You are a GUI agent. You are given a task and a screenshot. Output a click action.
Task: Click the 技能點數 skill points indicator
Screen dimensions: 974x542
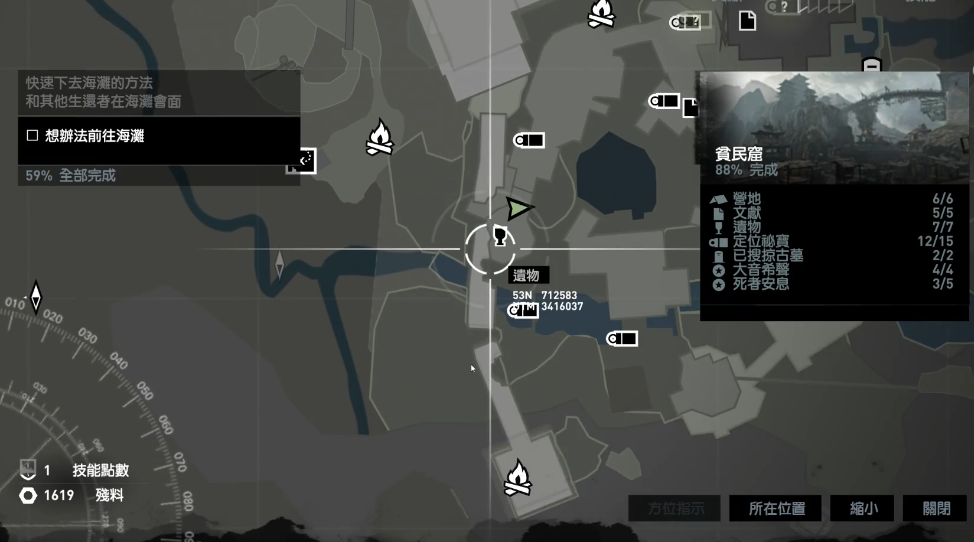tap(85, 470)
